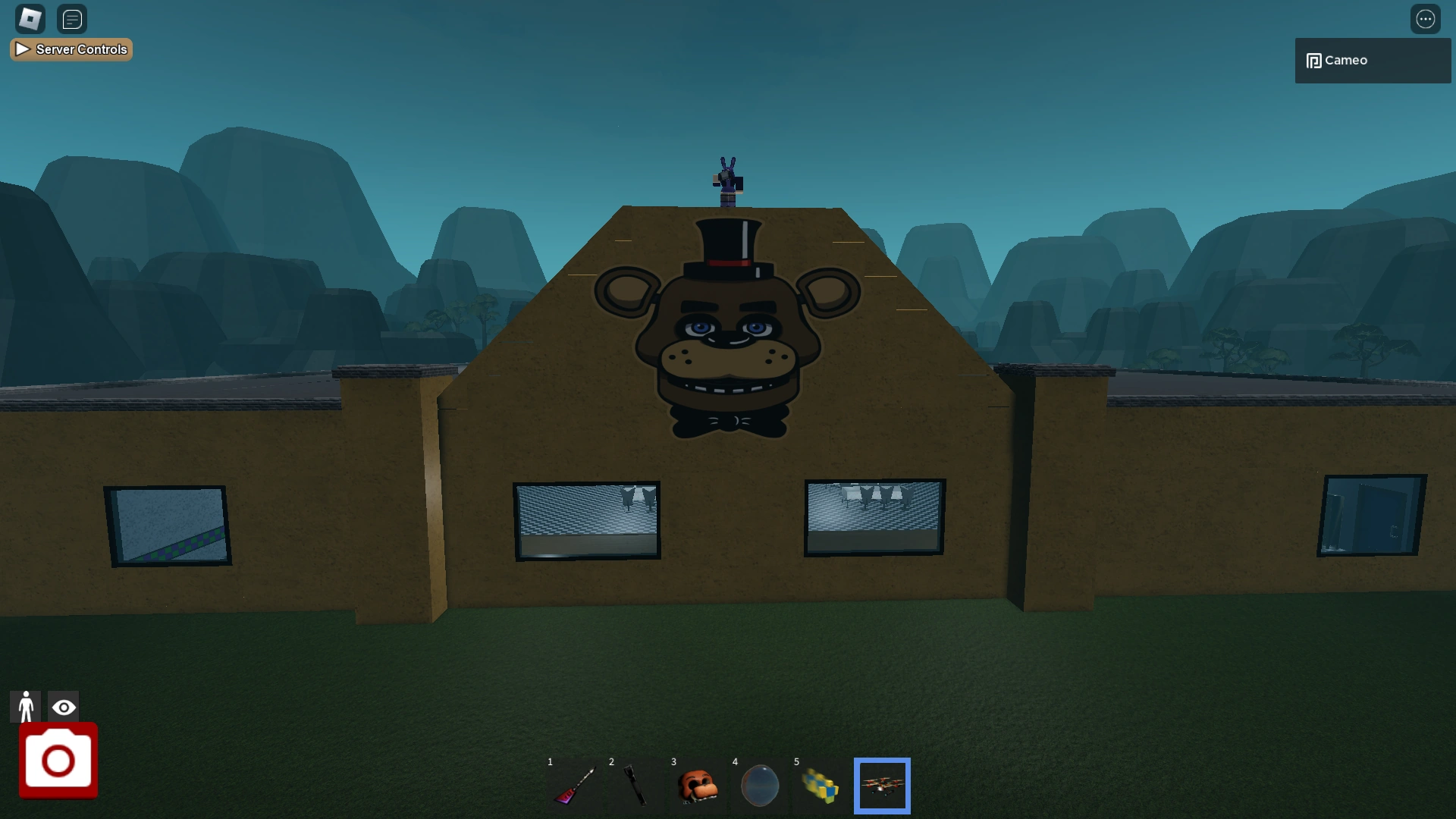This screenshot has width=1456, height=819.
Task: Switch to the Cameo panel
Action: click(1371, 60)
